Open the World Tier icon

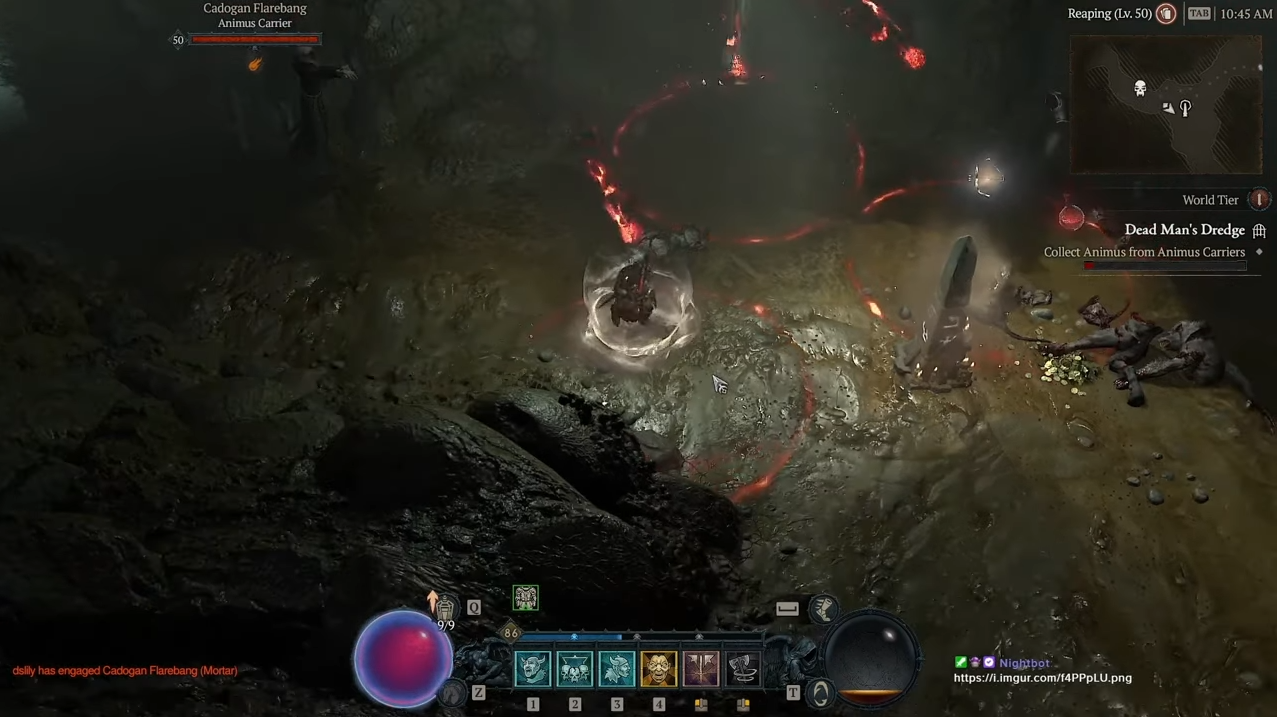click(1259, 200)
